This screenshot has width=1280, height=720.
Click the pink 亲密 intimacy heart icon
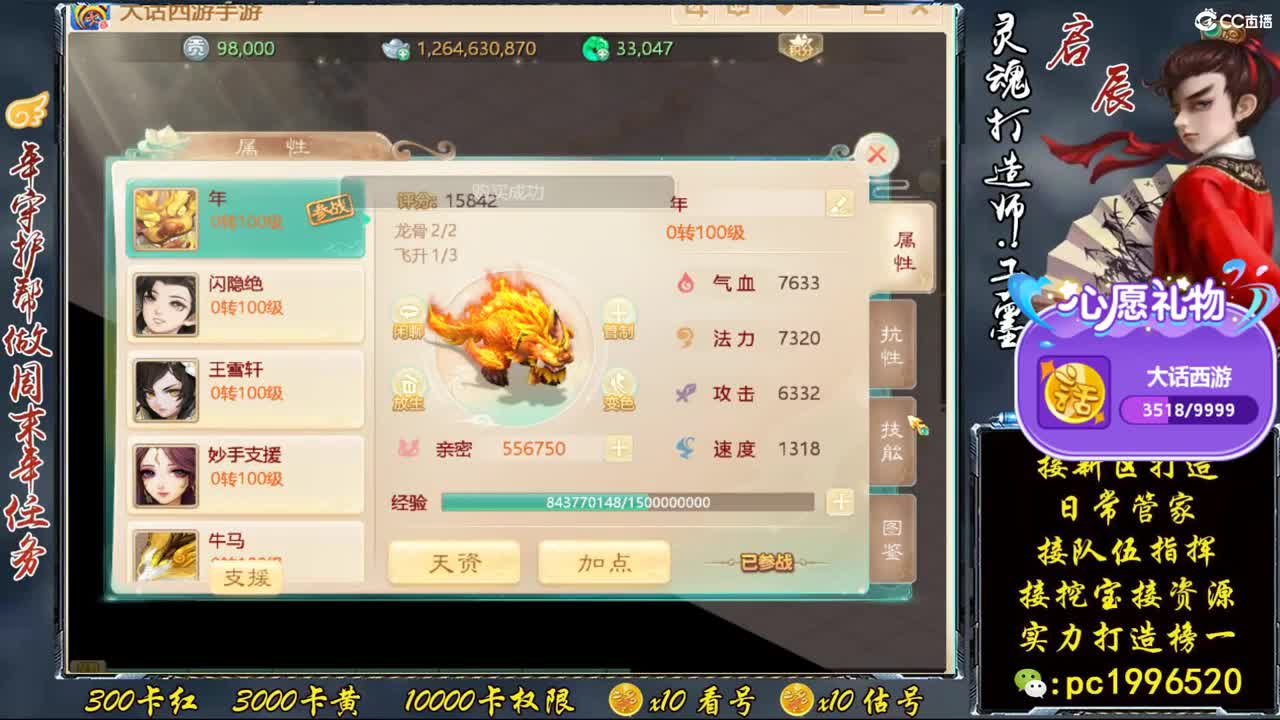(409, 449)
